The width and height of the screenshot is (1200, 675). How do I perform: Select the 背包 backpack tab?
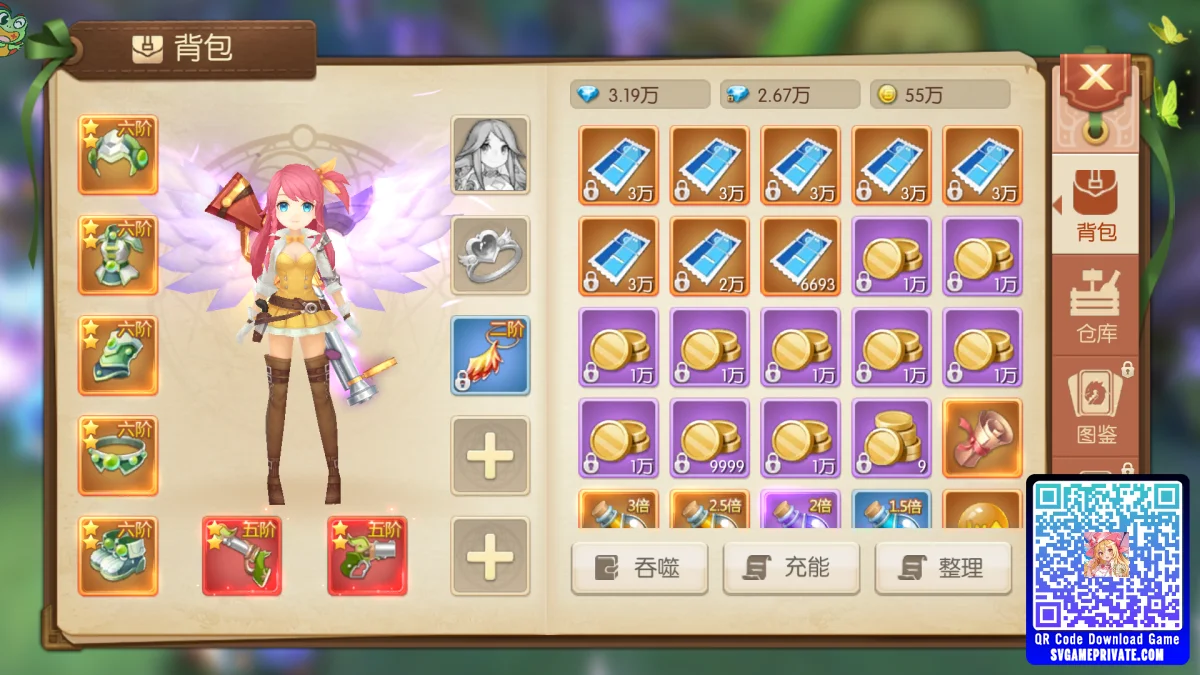coord(1096,205)
